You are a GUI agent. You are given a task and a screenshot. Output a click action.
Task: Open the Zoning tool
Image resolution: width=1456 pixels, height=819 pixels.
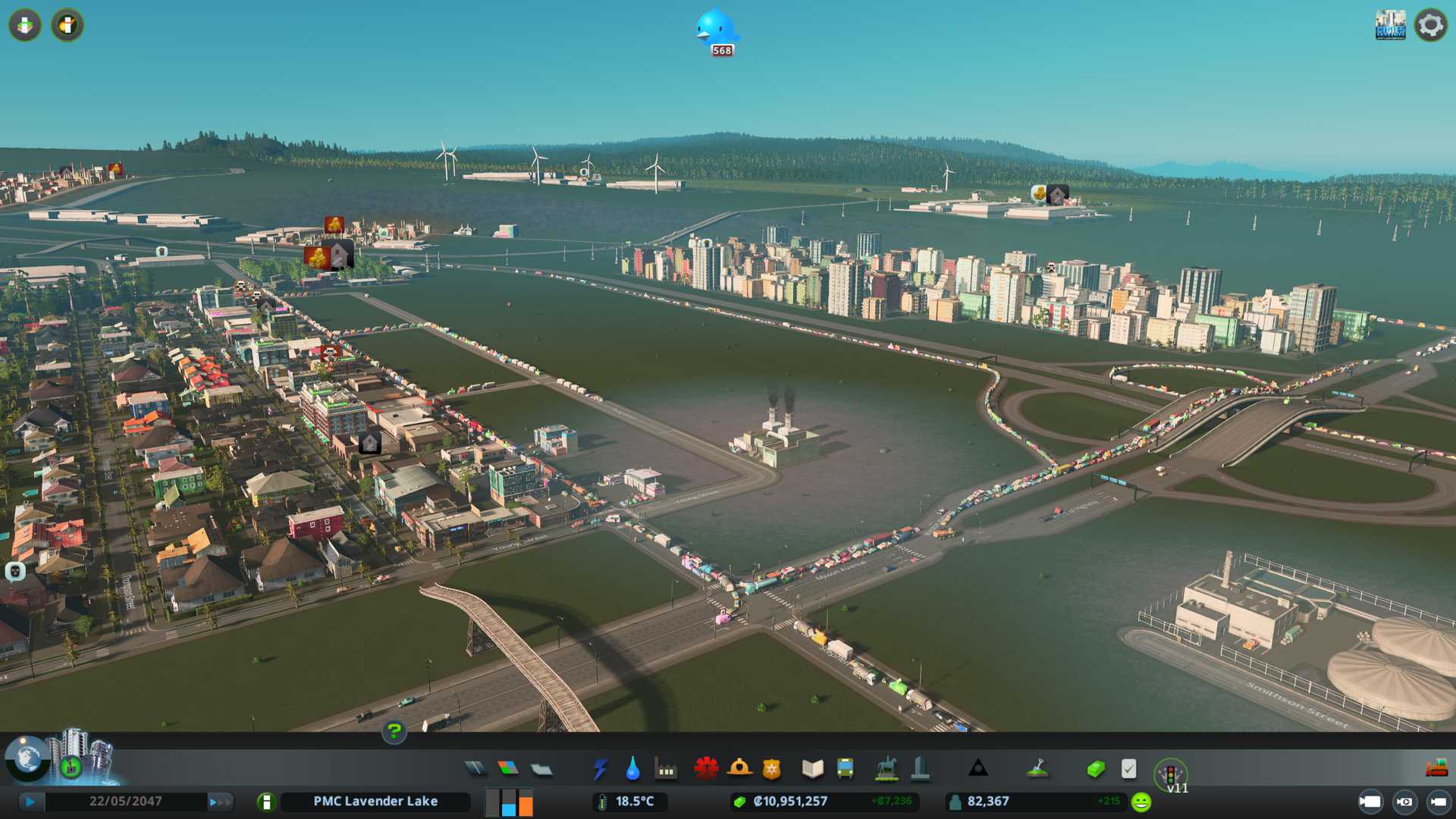508,769
